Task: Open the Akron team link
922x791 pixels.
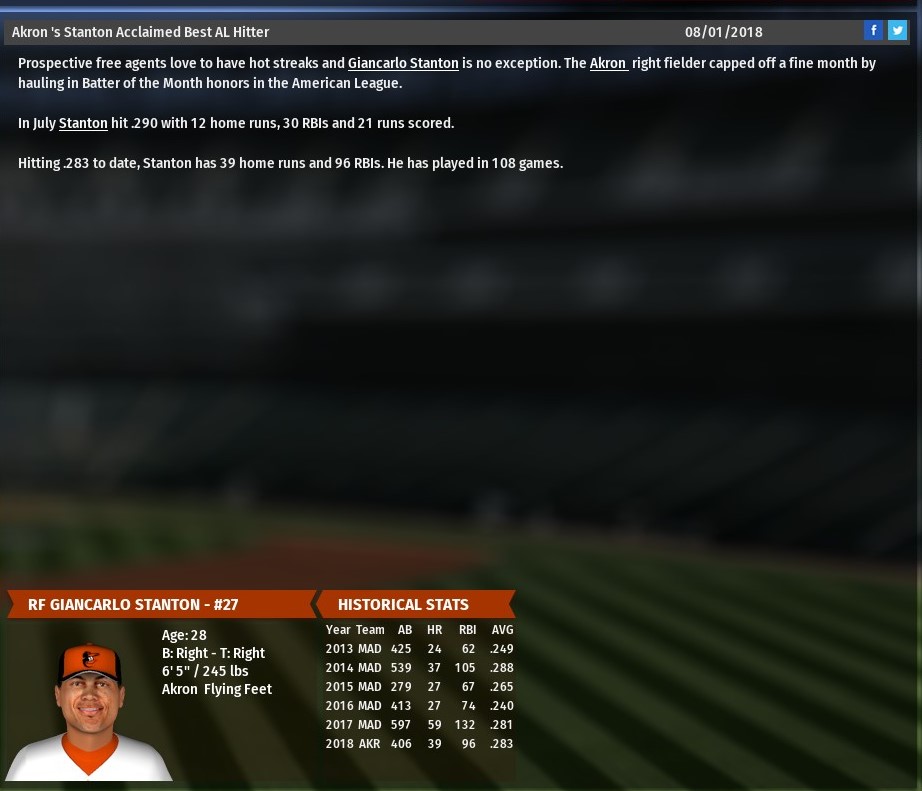Action: (x=608, y=63)
